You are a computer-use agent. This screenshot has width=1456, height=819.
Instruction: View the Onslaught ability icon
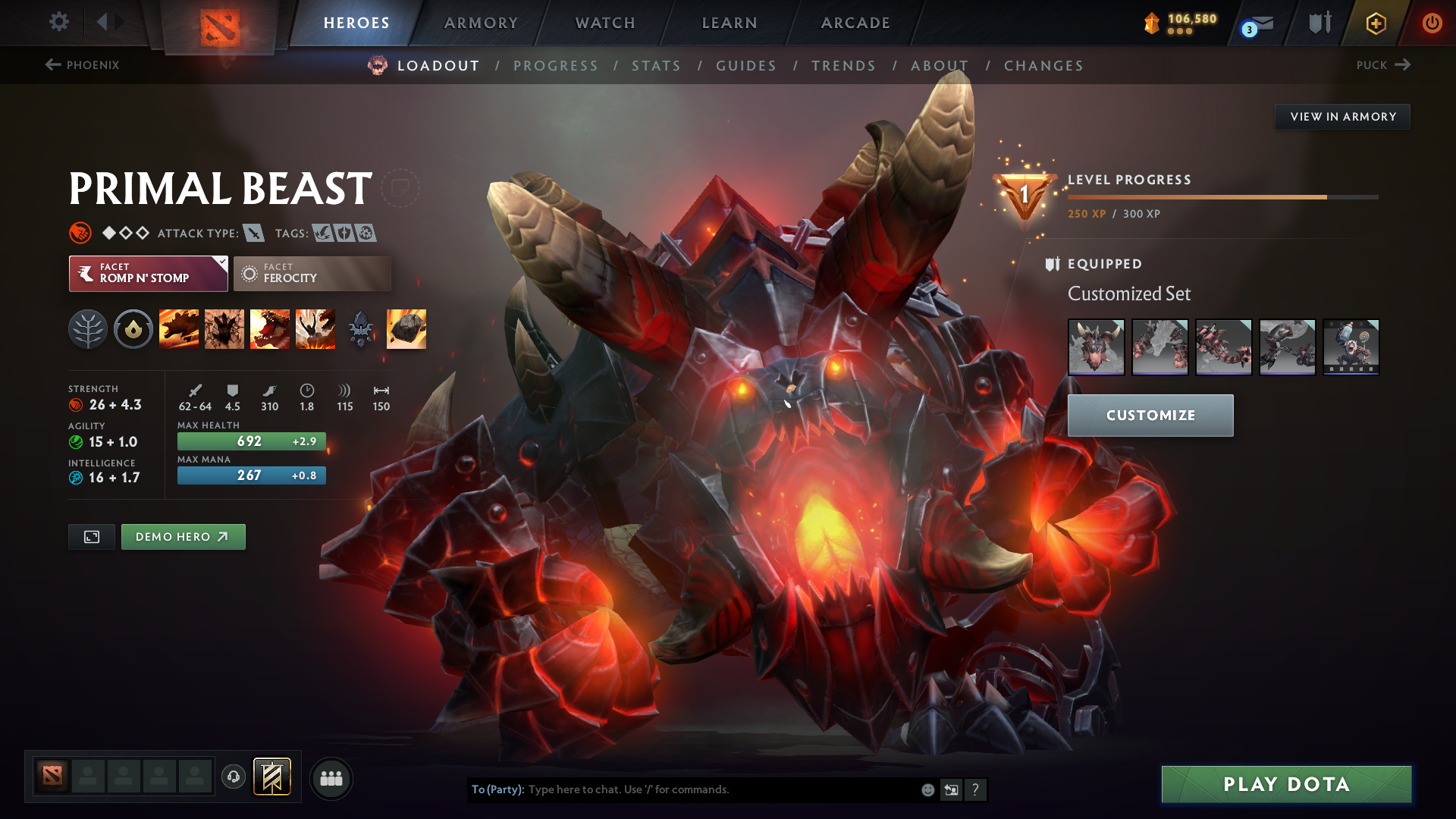click(x=180, y=328)
